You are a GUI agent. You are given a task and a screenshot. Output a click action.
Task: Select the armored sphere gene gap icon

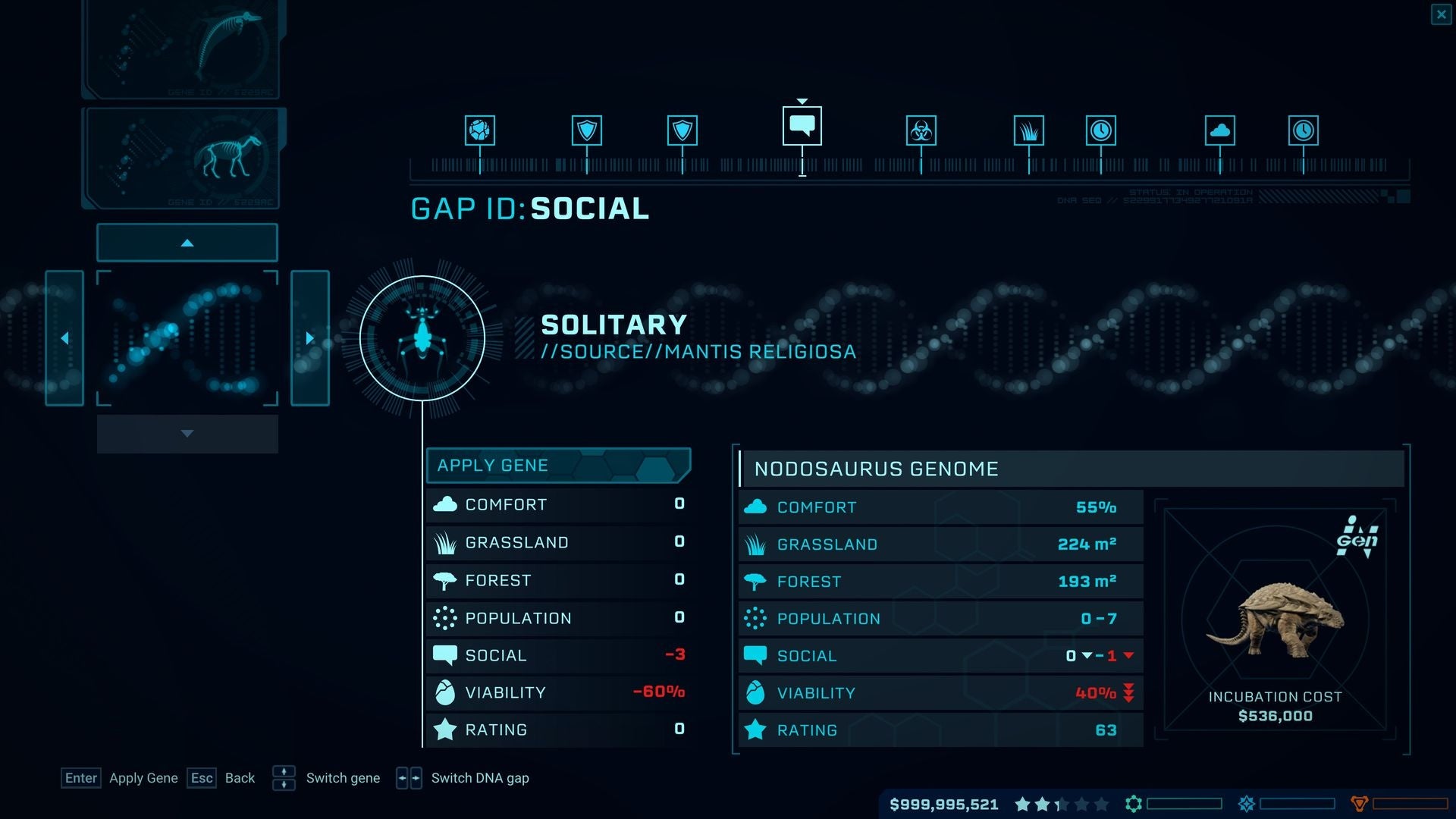click(x=479, y=130)
